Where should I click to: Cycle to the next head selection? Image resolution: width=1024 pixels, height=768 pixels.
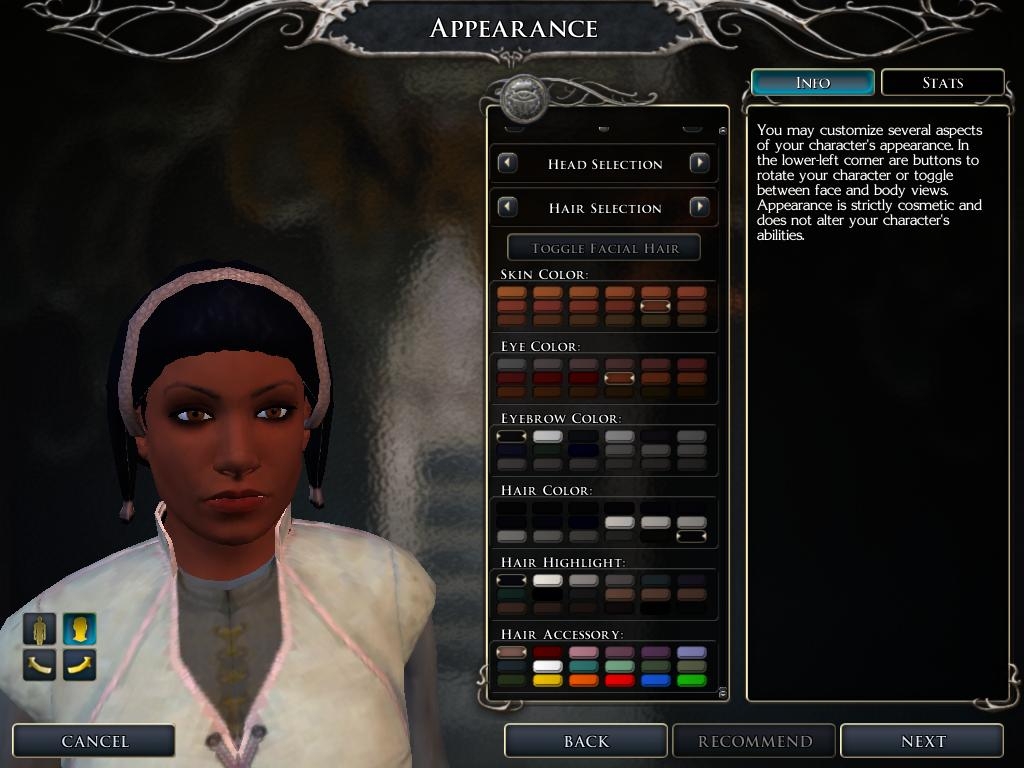pos(700,163)
